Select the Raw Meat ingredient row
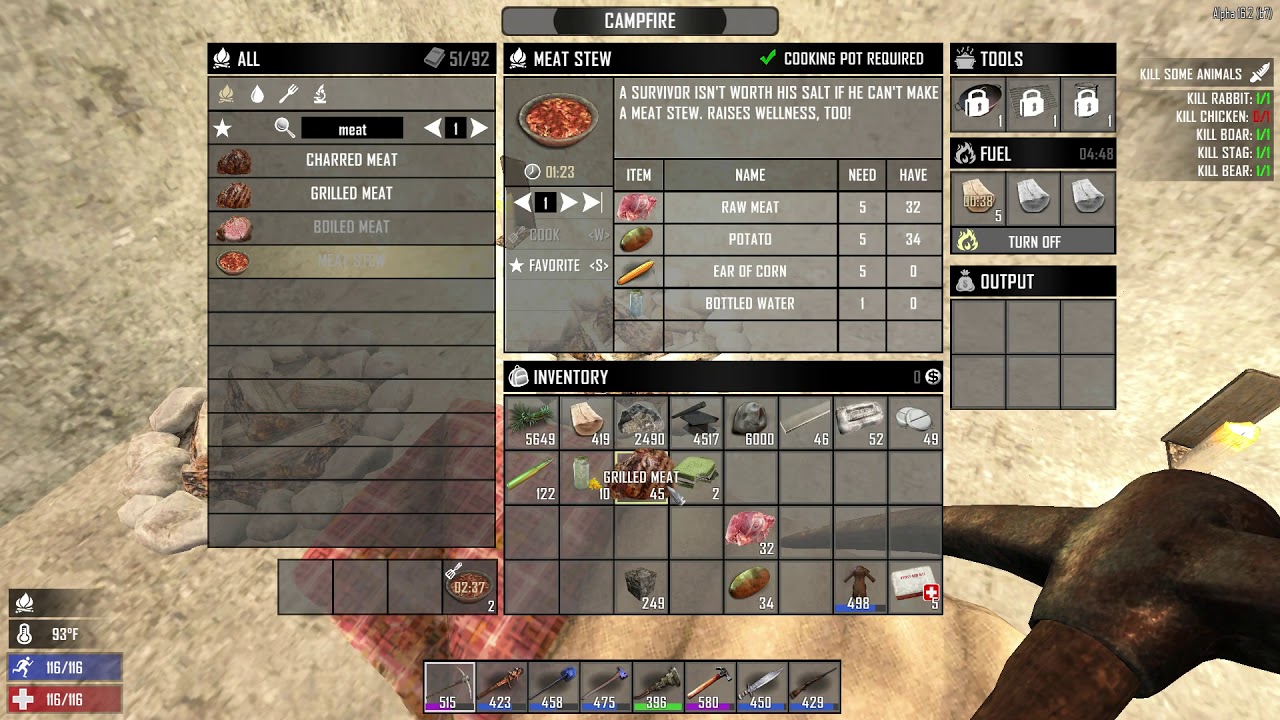 [x=750, y=207]
